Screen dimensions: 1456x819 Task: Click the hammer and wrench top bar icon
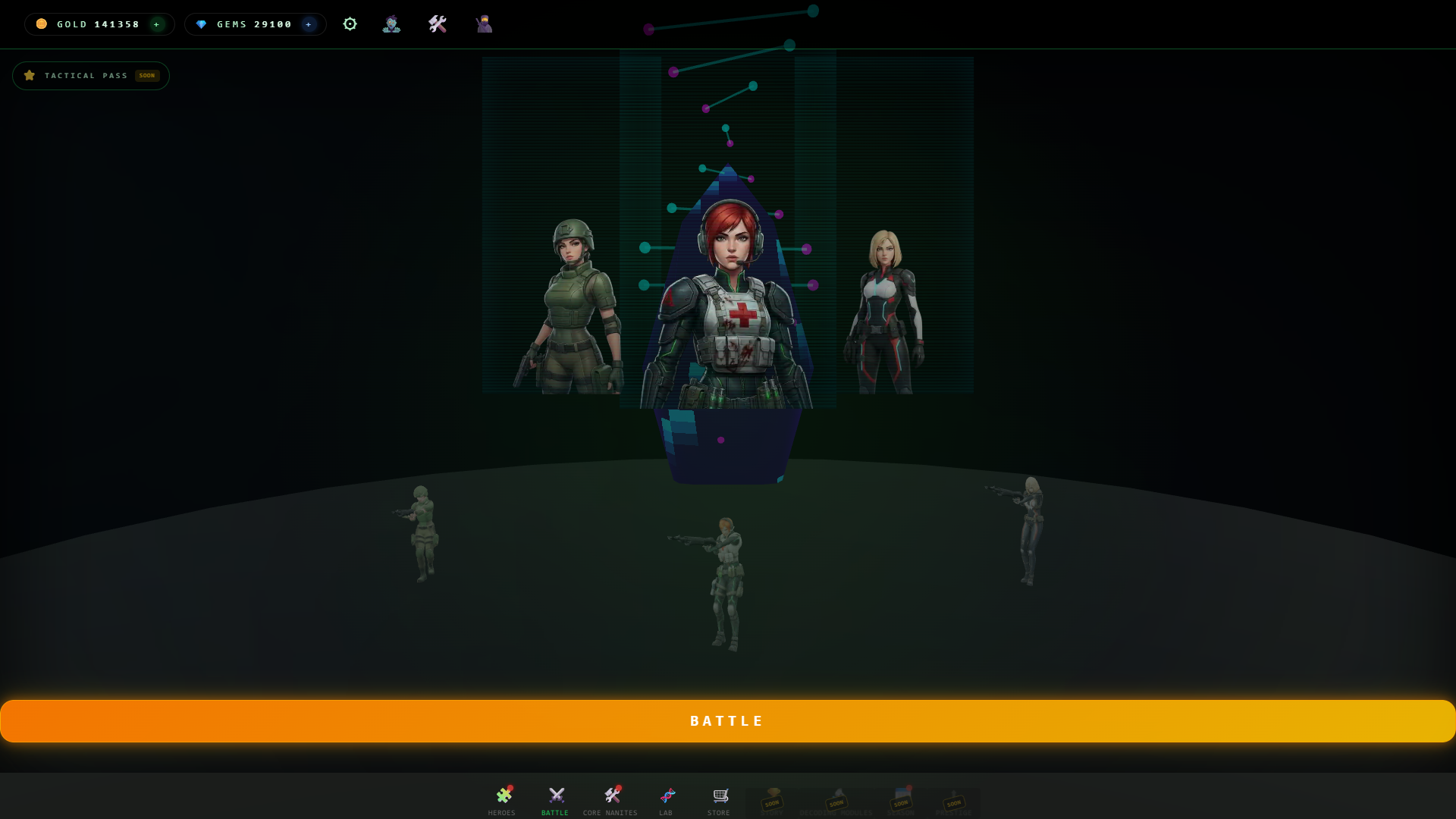(438, 24)
